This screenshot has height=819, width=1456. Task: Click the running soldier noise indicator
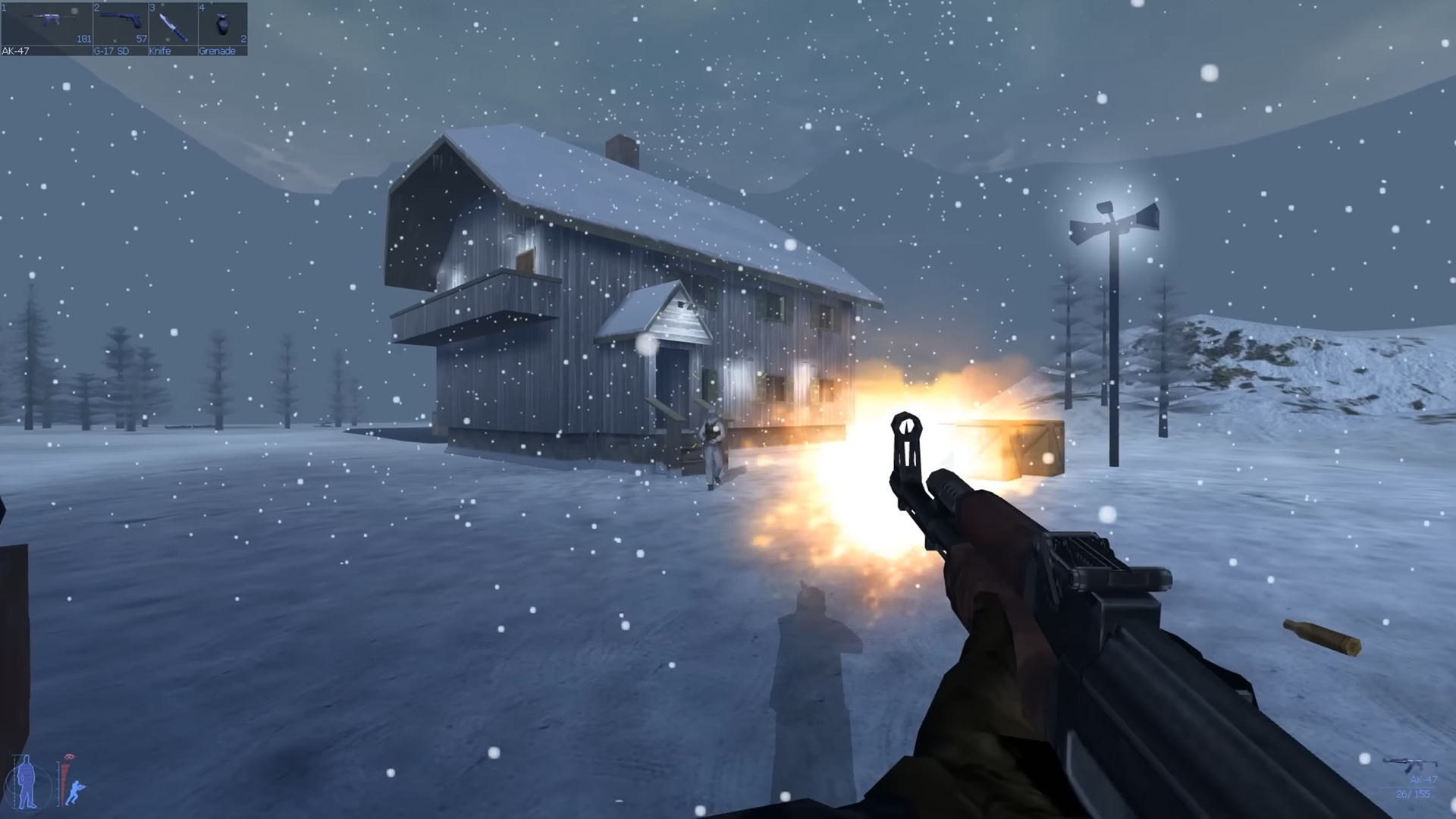click(76, 790)
